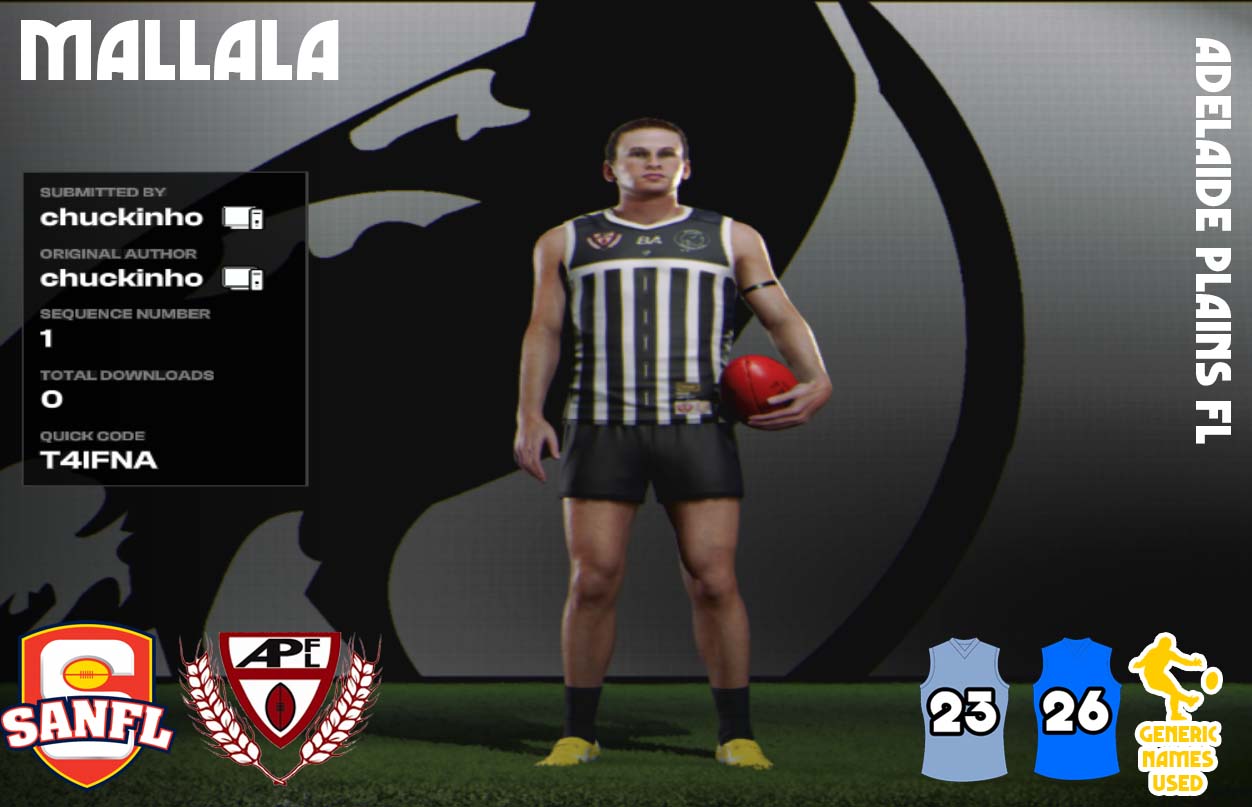This screenshot has width=1252, height=807.
Task: Click the quick code T4IFNA
Action: (99, 461)
